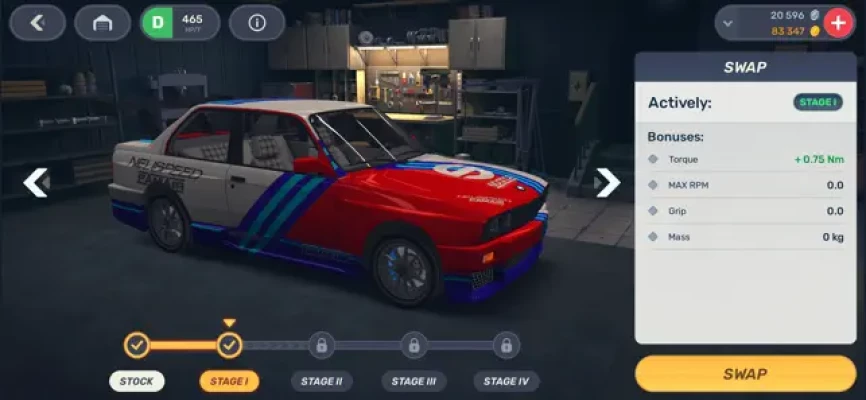866x400 pixels.
Task: Switch to the next car with right arrow
Action: pyautogui.click(x=607, y=182)
